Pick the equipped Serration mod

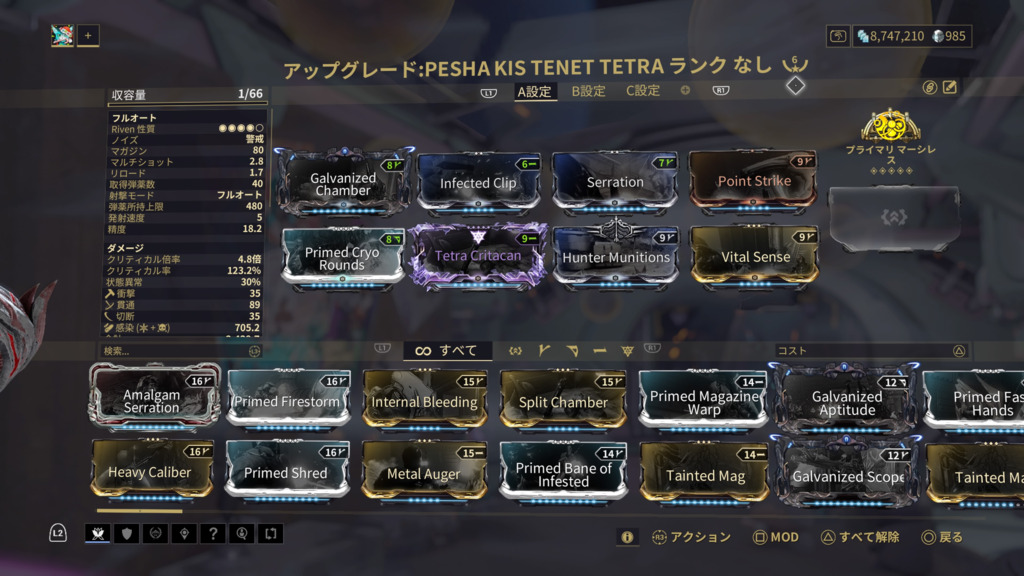614,182
